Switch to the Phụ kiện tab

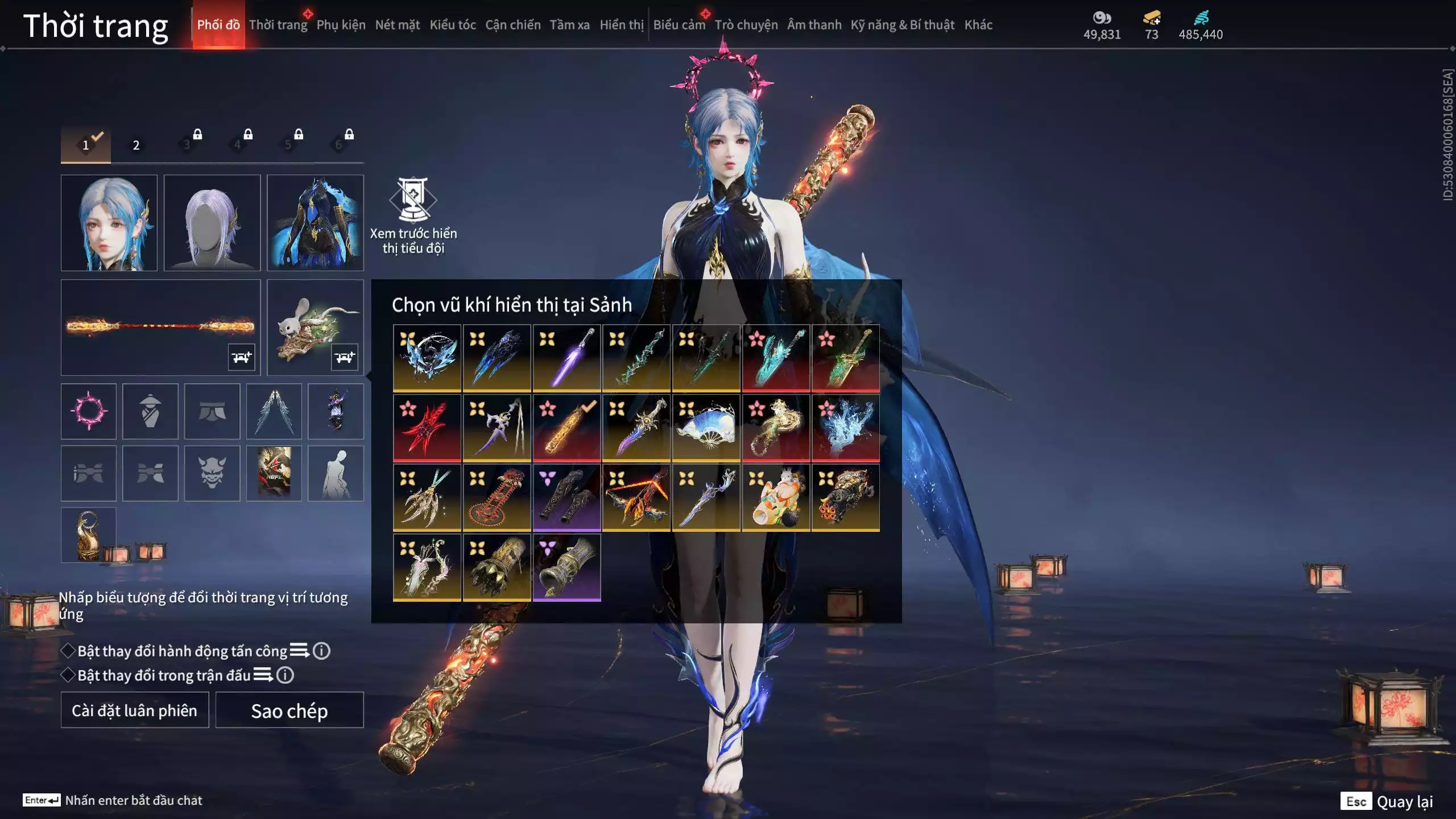click(x=341, y=25)
